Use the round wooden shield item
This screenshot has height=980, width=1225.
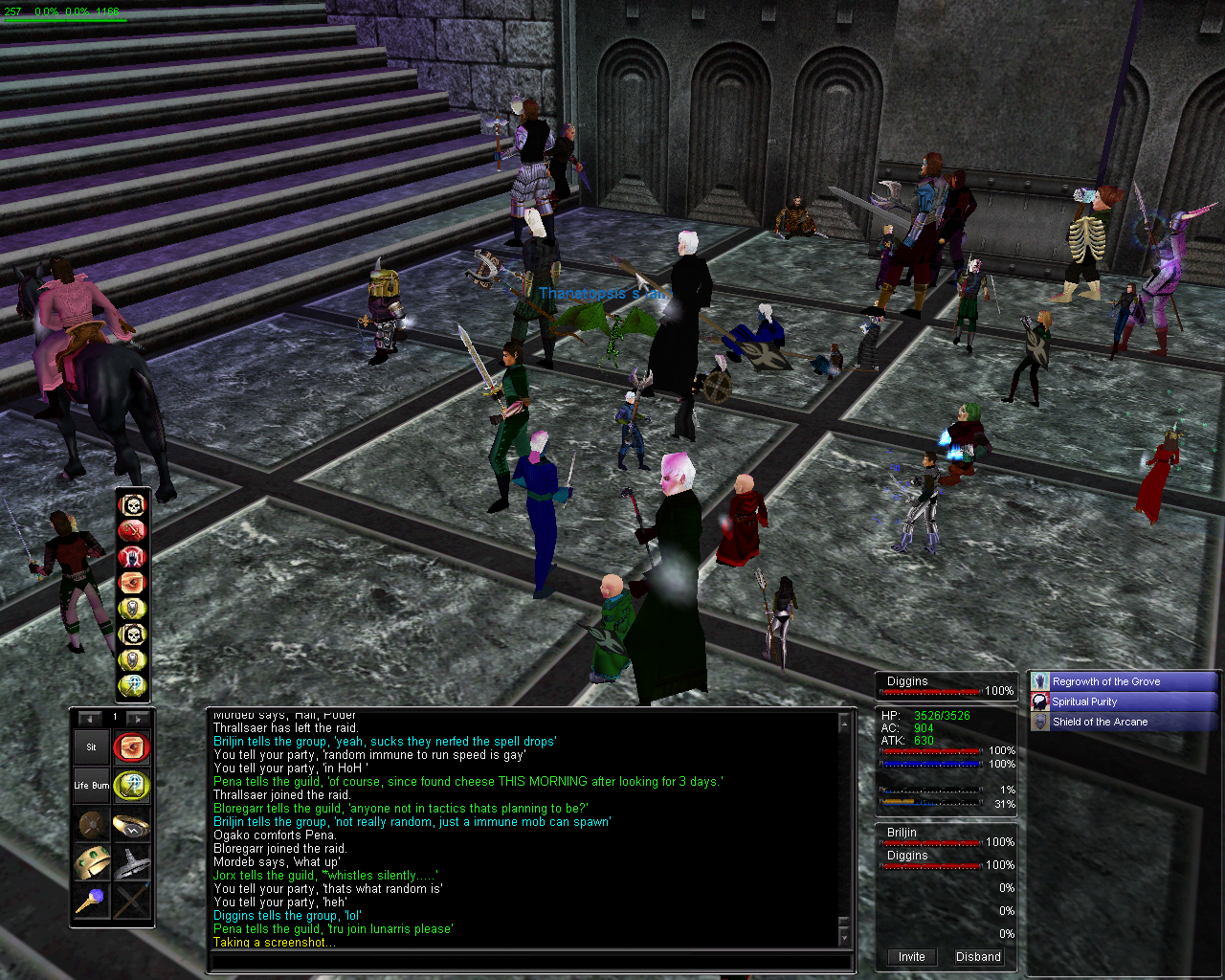tap(93, 825)
